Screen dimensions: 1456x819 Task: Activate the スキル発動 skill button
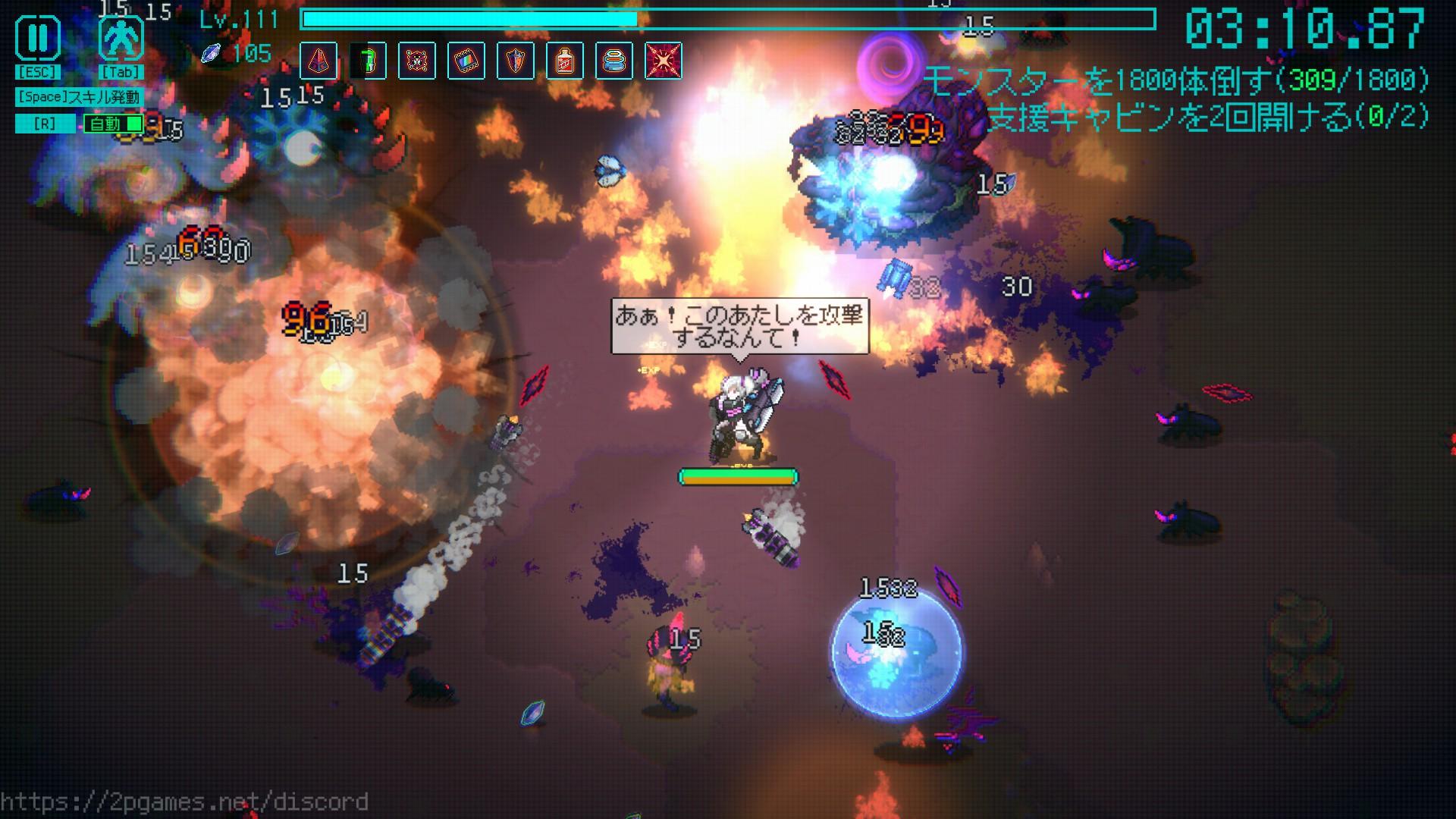point(79,97)
